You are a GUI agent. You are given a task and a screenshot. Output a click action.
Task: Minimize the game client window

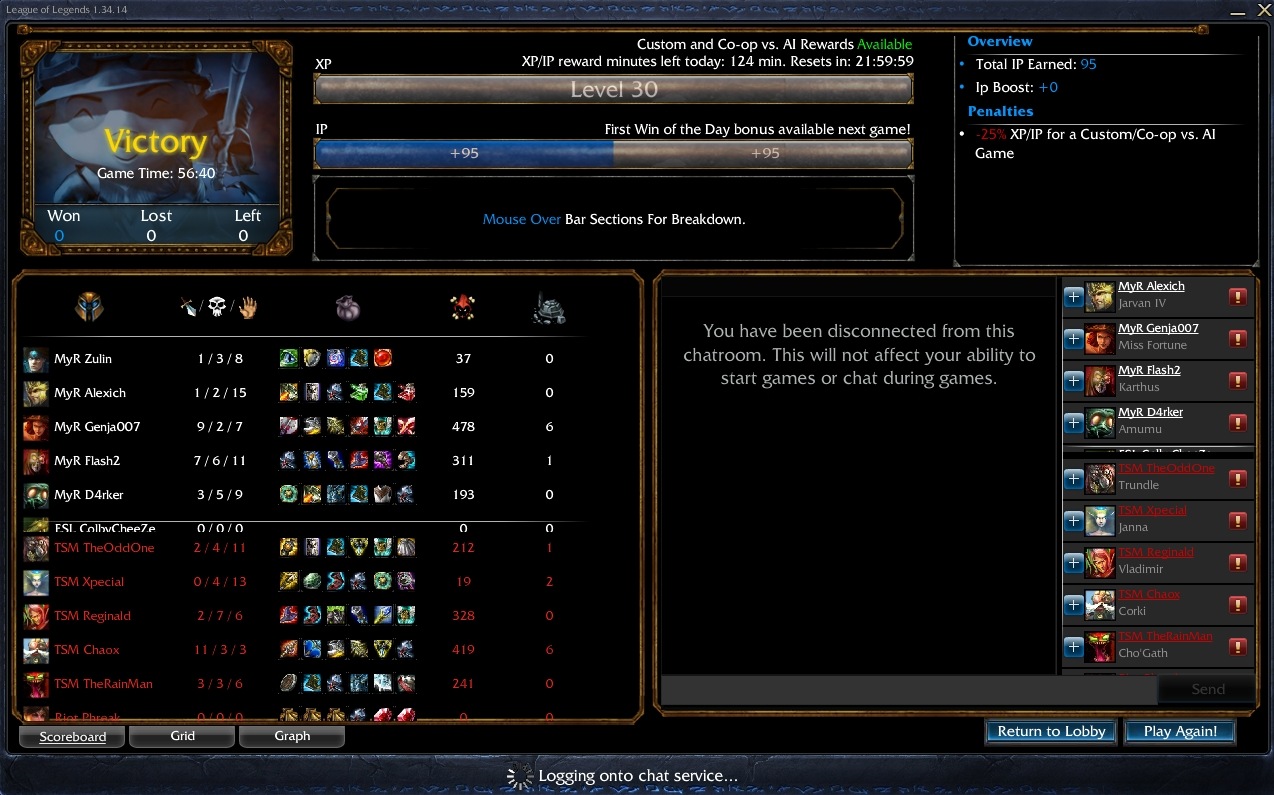click(x=1236, y=10)
